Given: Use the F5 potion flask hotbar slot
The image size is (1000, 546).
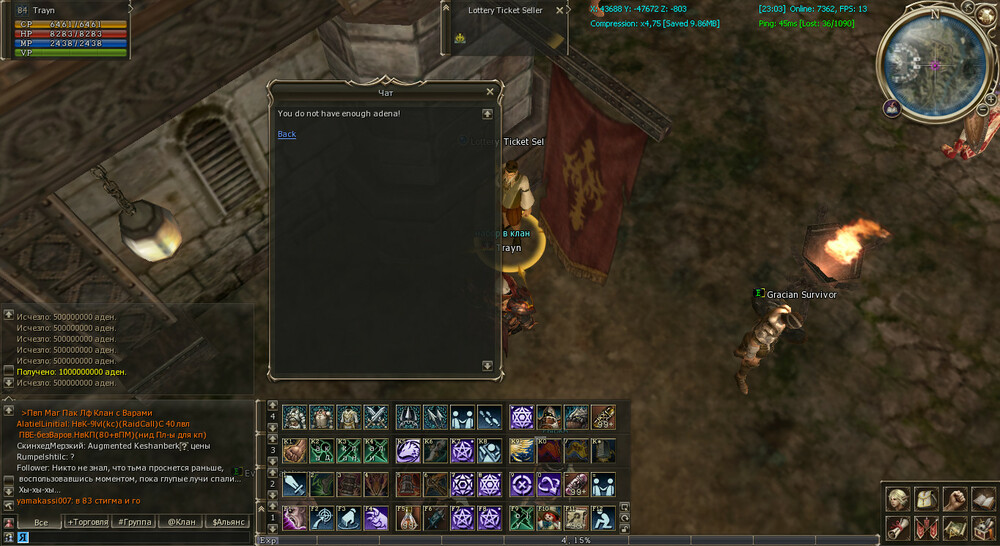Looking at the screenshot, I should tap(407, 517).
